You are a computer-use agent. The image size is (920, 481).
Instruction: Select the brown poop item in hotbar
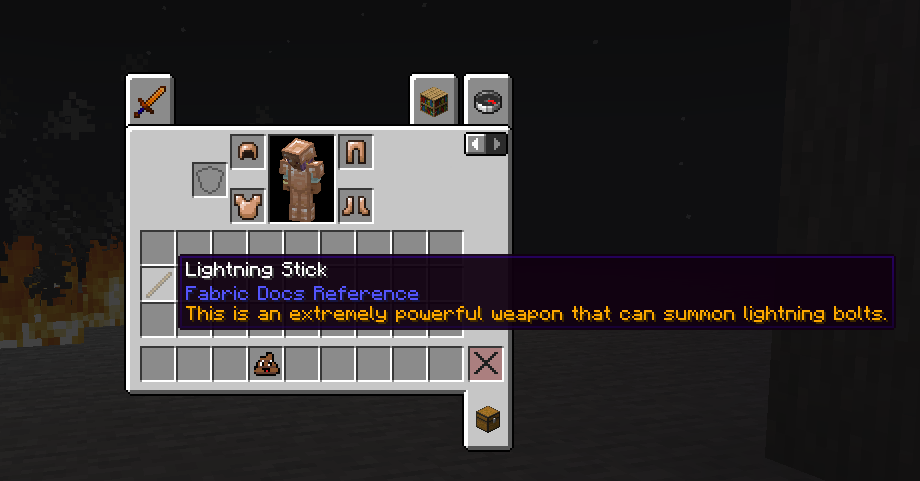pyautogui.click(x=266, y=364)
